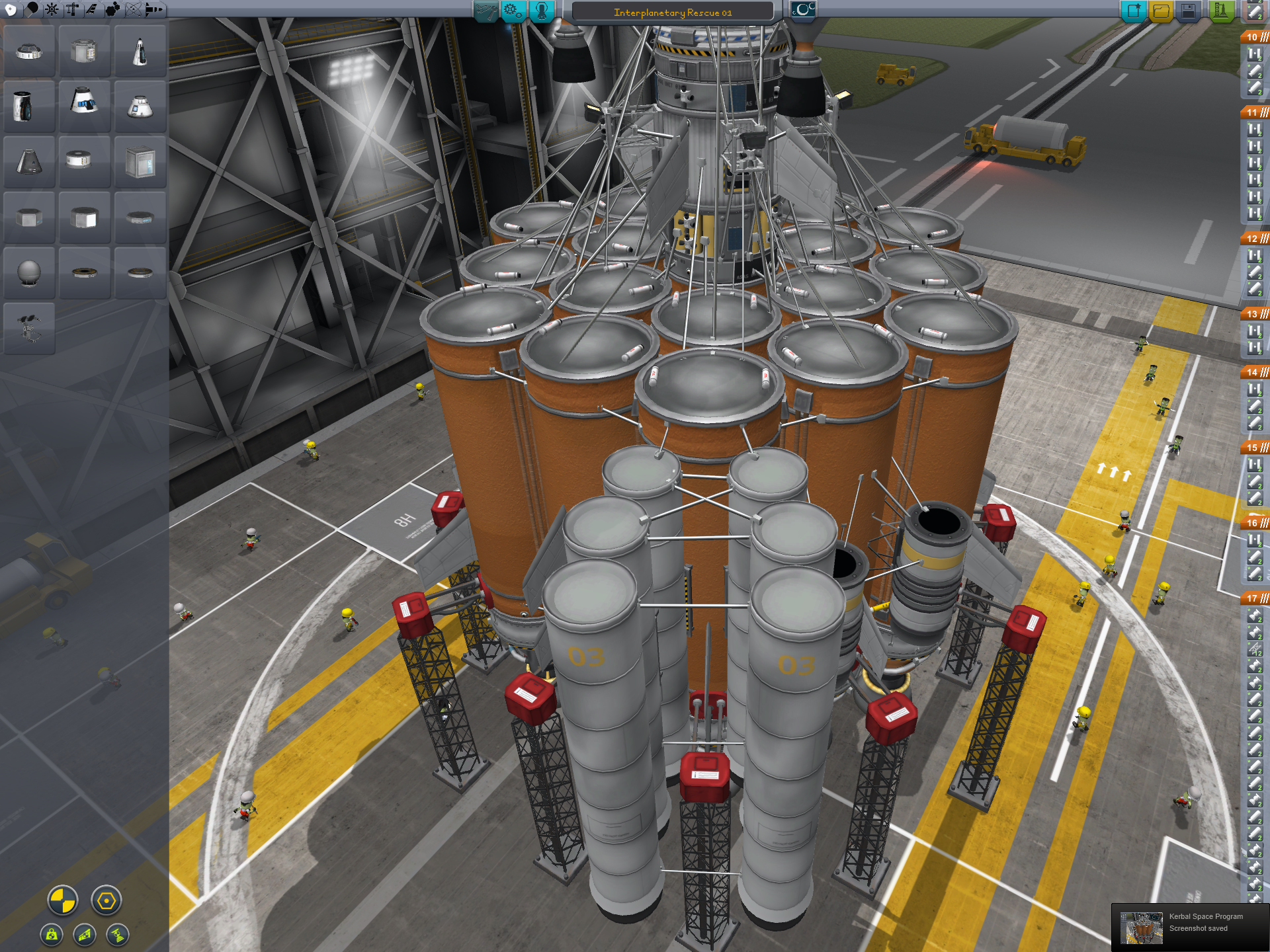Toggle the hexagon angle snap button
The height and width of the screenshot is (952, 1270).
tap(106, 900)
